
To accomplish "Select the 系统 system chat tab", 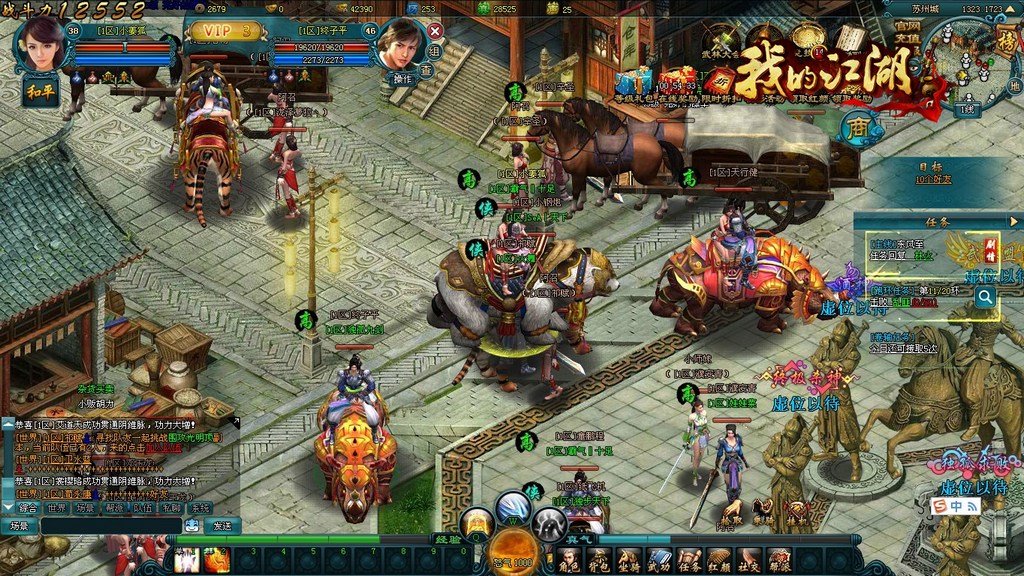I will coord(200,508).
